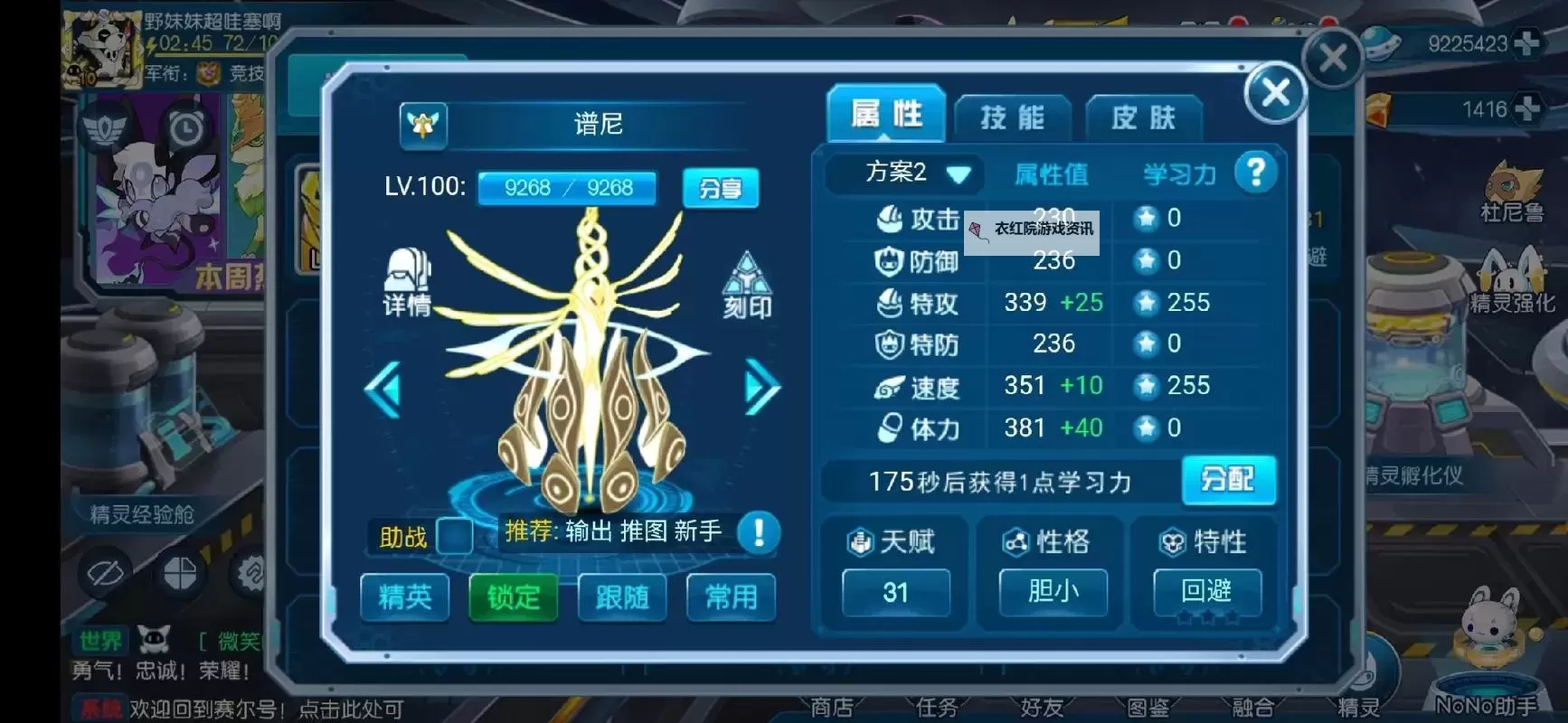This screenshot has width=1568, height=723.
Task: Click the 学习力 question mark help icon
Action: click(1257, 172)
